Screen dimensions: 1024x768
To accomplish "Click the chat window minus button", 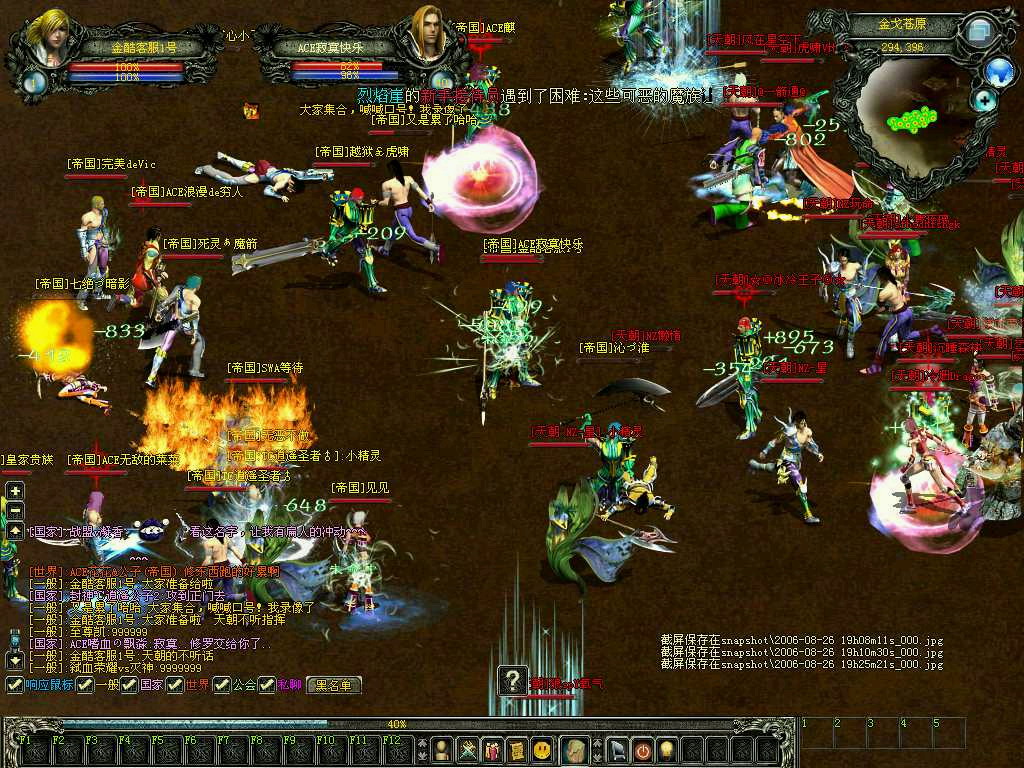I will [x=15, y=510].
